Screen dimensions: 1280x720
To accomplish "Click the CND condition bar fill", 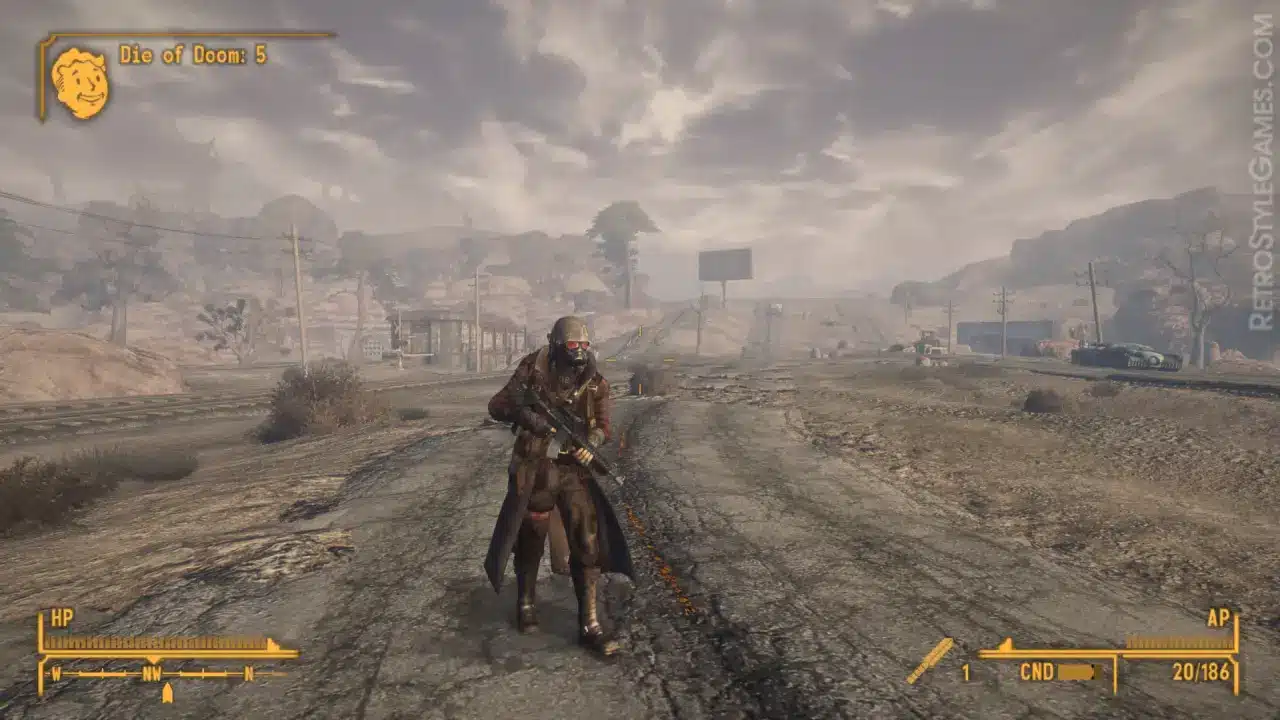I will pos(1077,672).
